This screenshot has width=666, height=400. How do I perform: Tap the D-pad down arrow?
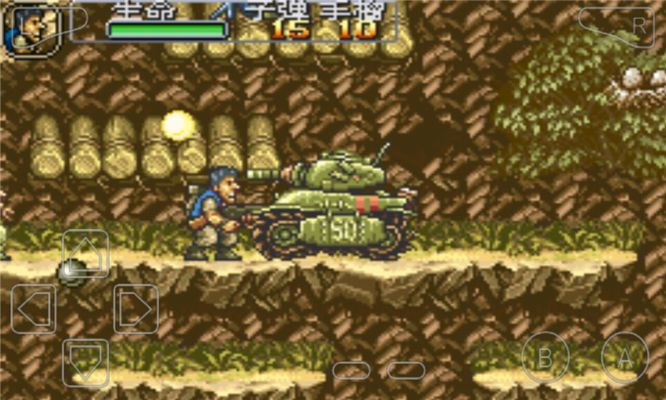pyautogui.click(x=86, y=362)
